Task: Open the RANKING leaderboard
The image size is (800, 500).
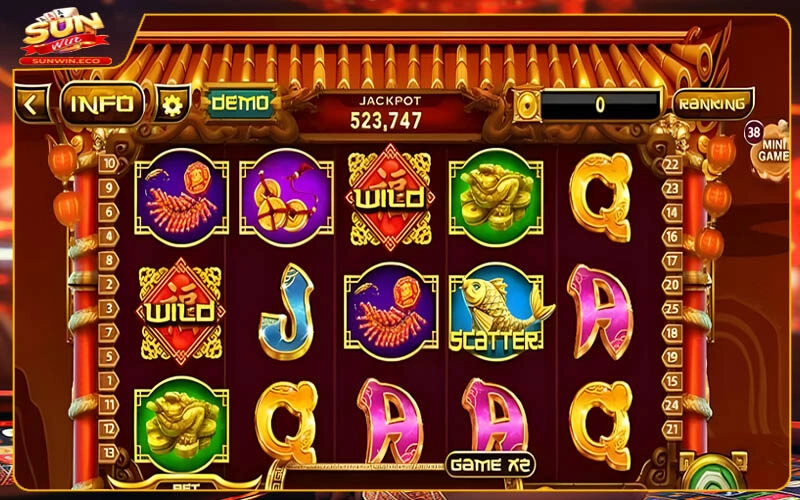Action: point(711,103)
